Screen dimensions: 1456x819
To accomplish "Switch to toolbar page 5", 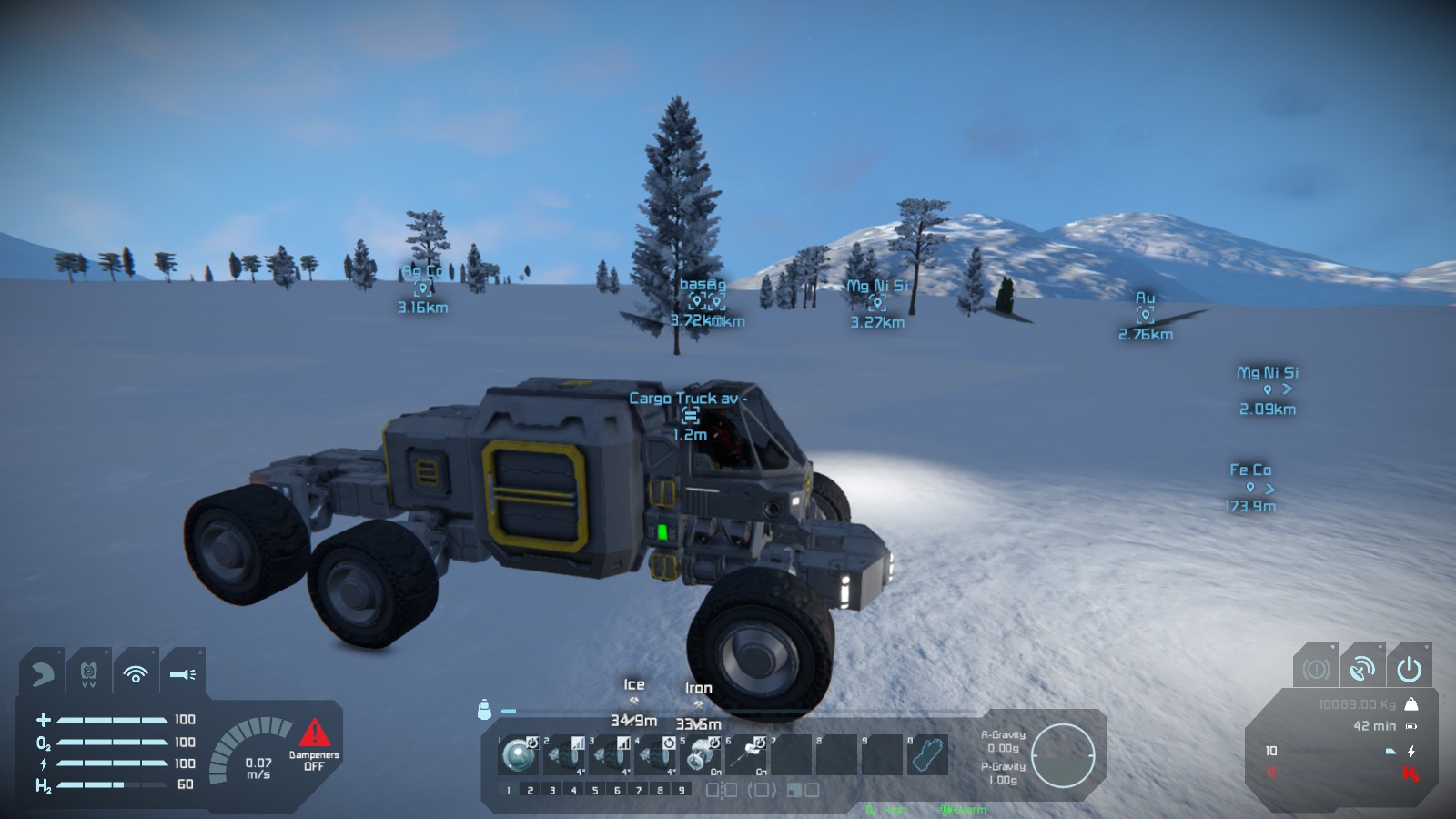I will coord(595,790).
